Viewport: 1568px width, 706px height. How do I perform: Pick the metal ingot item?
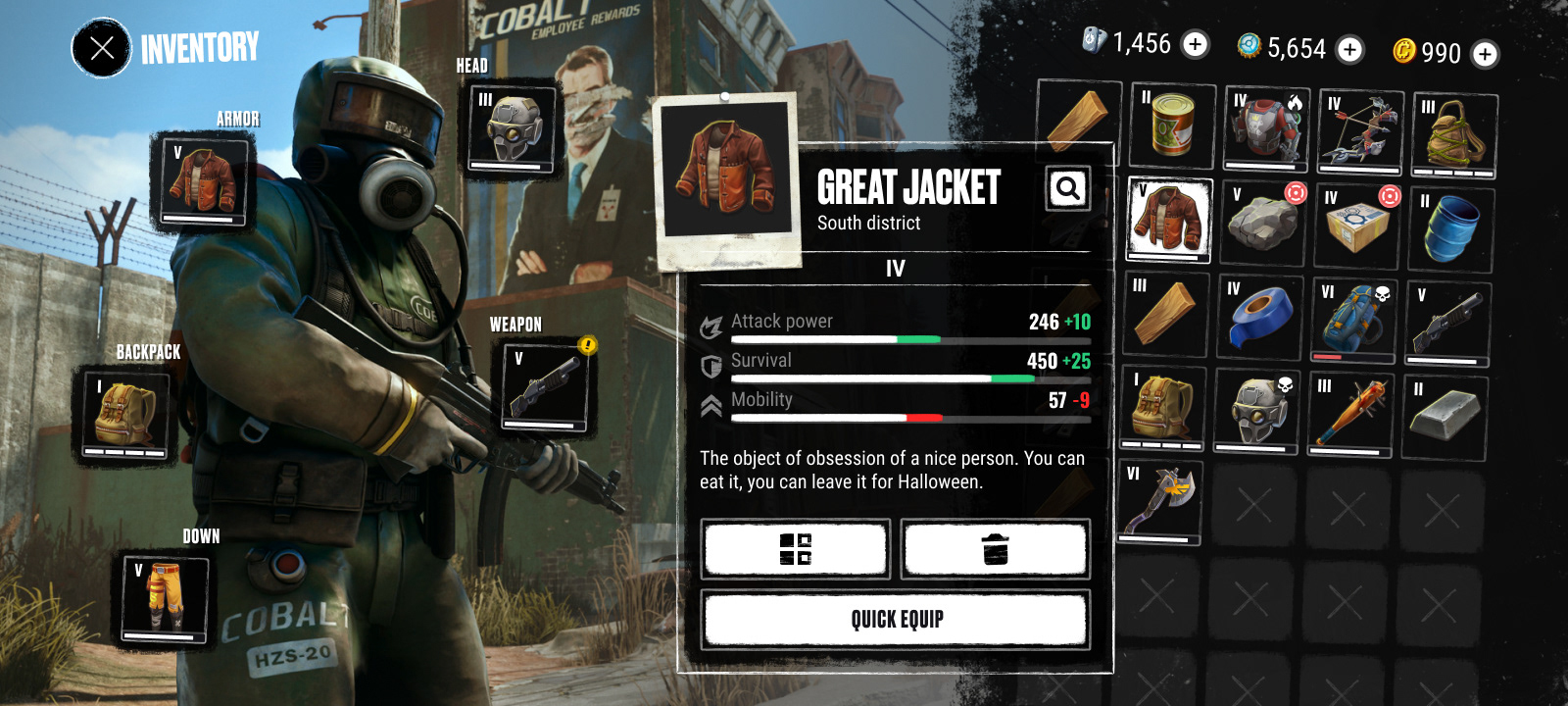pyautogui.click(x=1444, y=416)
